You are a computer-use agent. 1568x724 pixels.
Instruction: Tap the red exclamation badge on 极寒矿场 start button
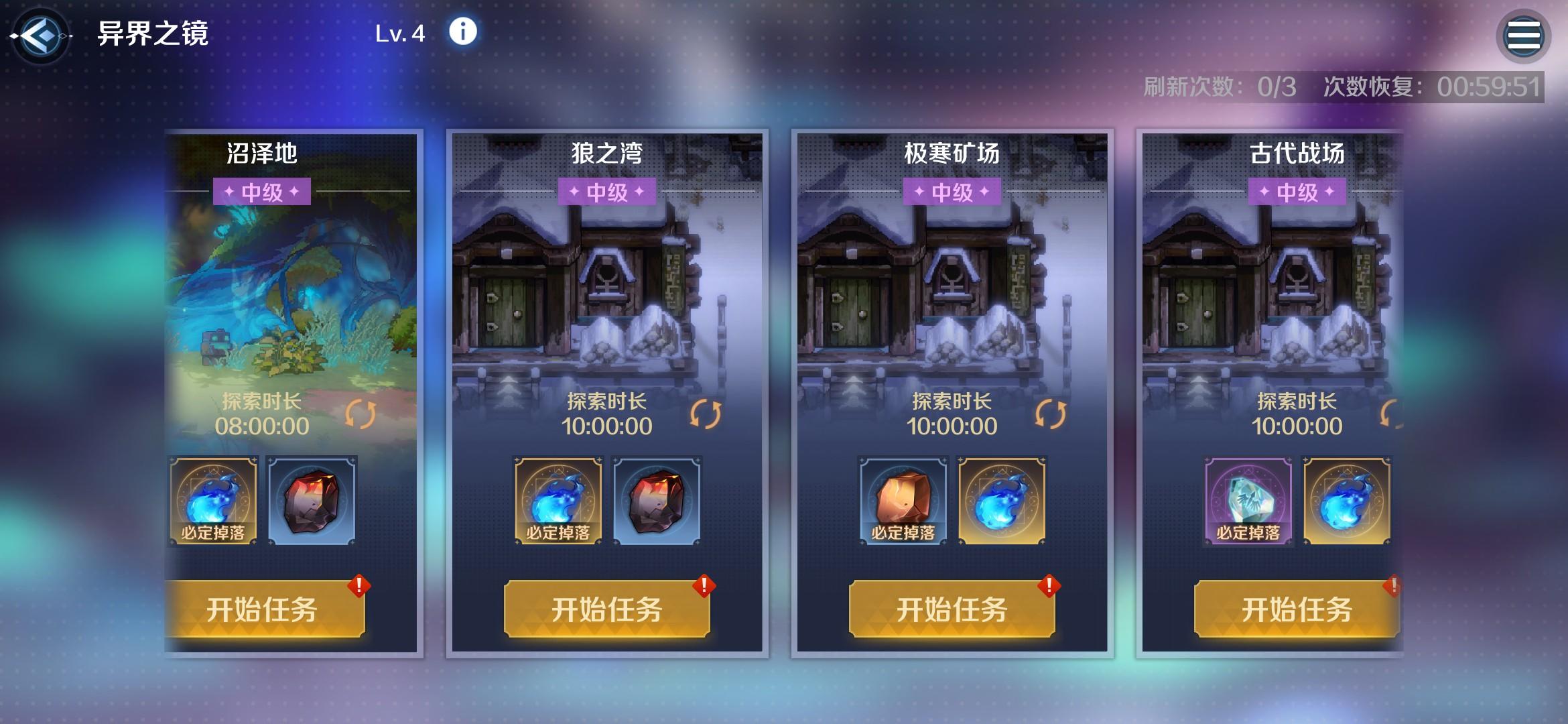(1047, 585)
